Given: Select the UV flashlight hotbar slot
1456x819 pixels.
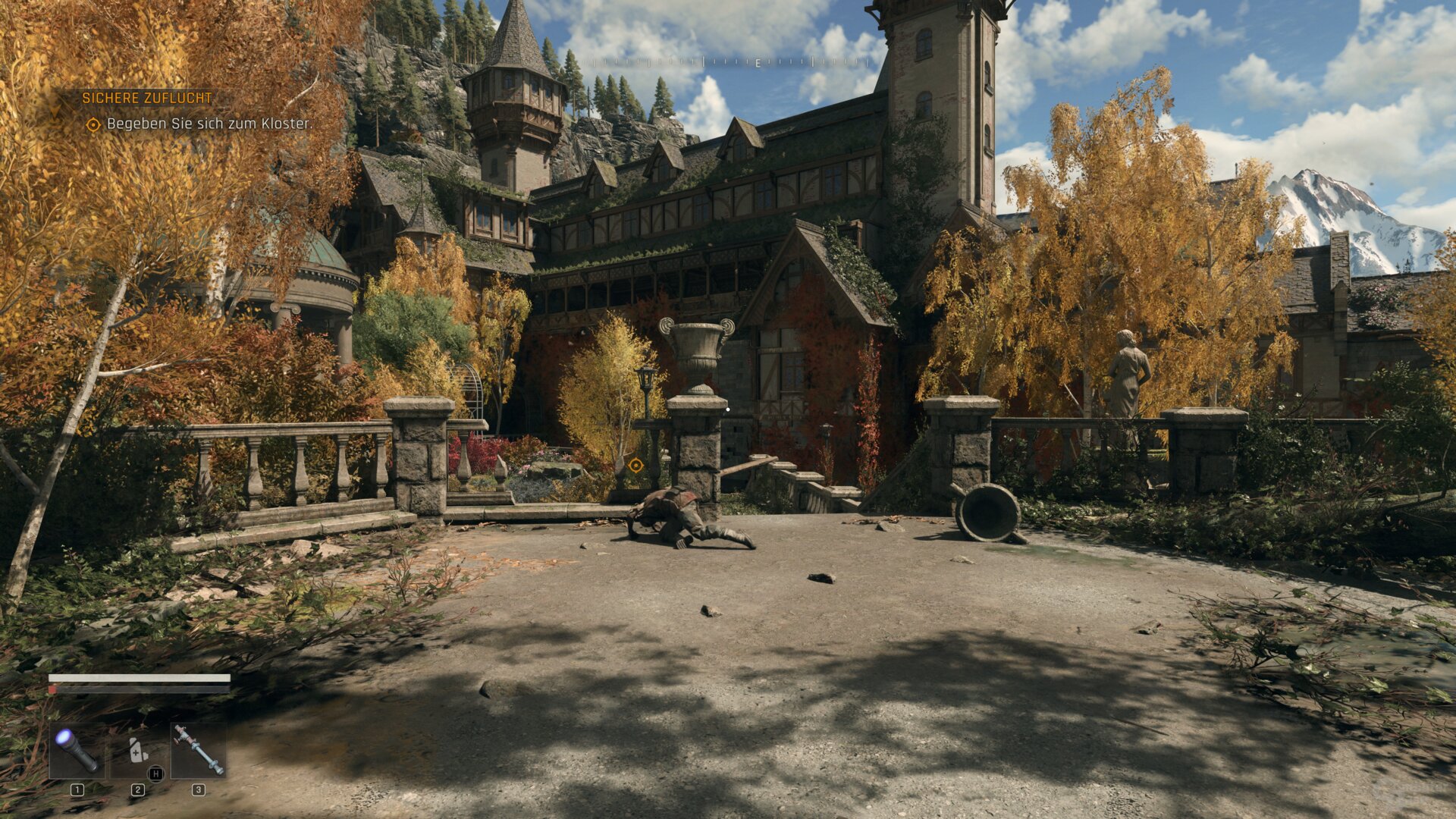Looking at the screenshot, I should [76, 750].
